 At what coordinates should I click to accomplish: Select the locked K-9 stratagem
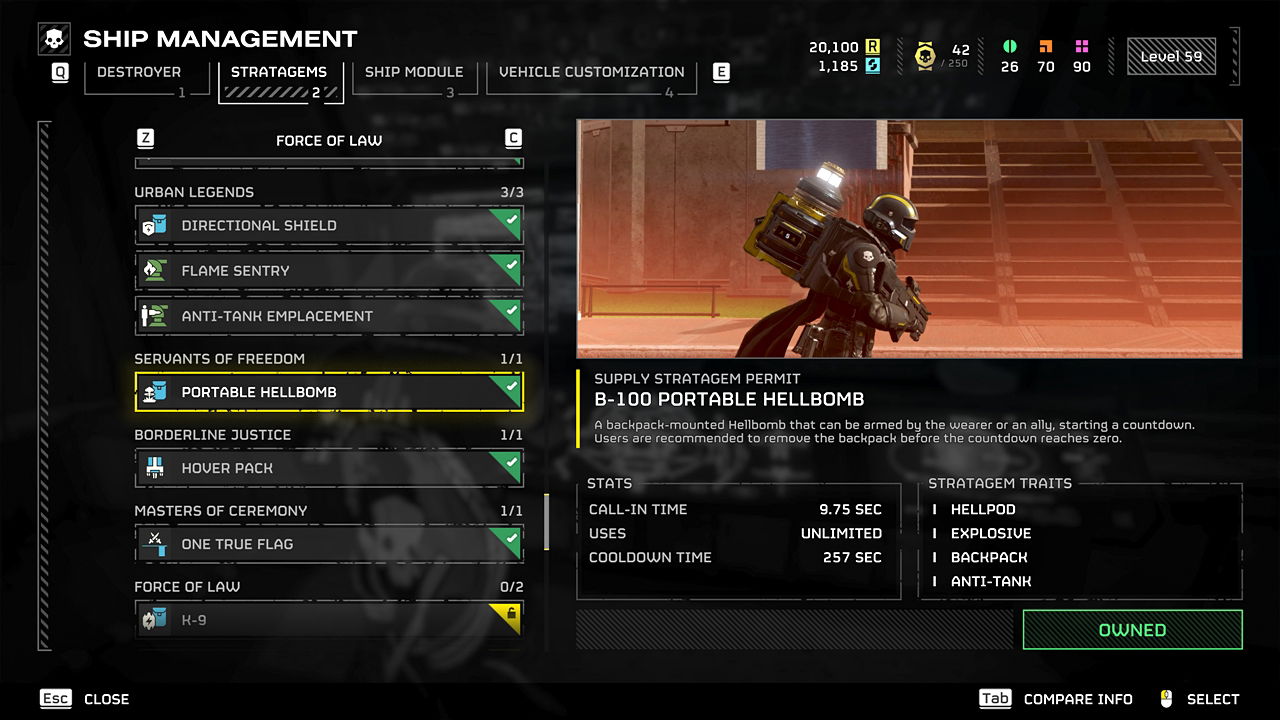[x=329, y=620]
